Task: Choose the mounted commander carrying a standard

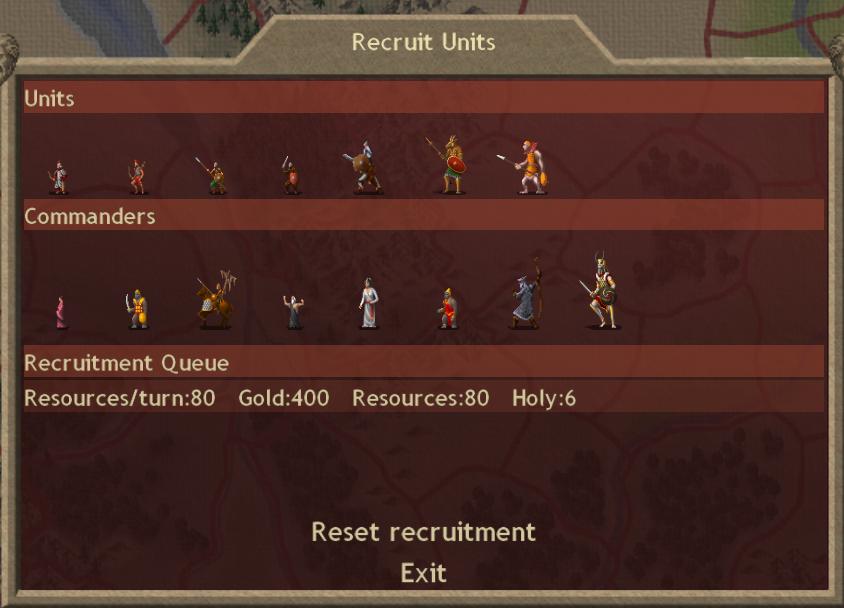Action: (x=216, y=299)
